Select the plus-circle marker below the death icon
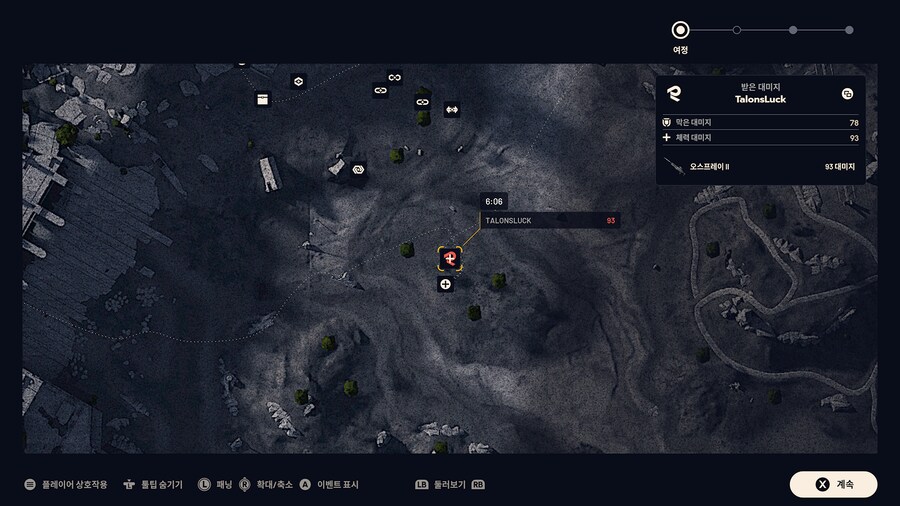 coord(445,284)
